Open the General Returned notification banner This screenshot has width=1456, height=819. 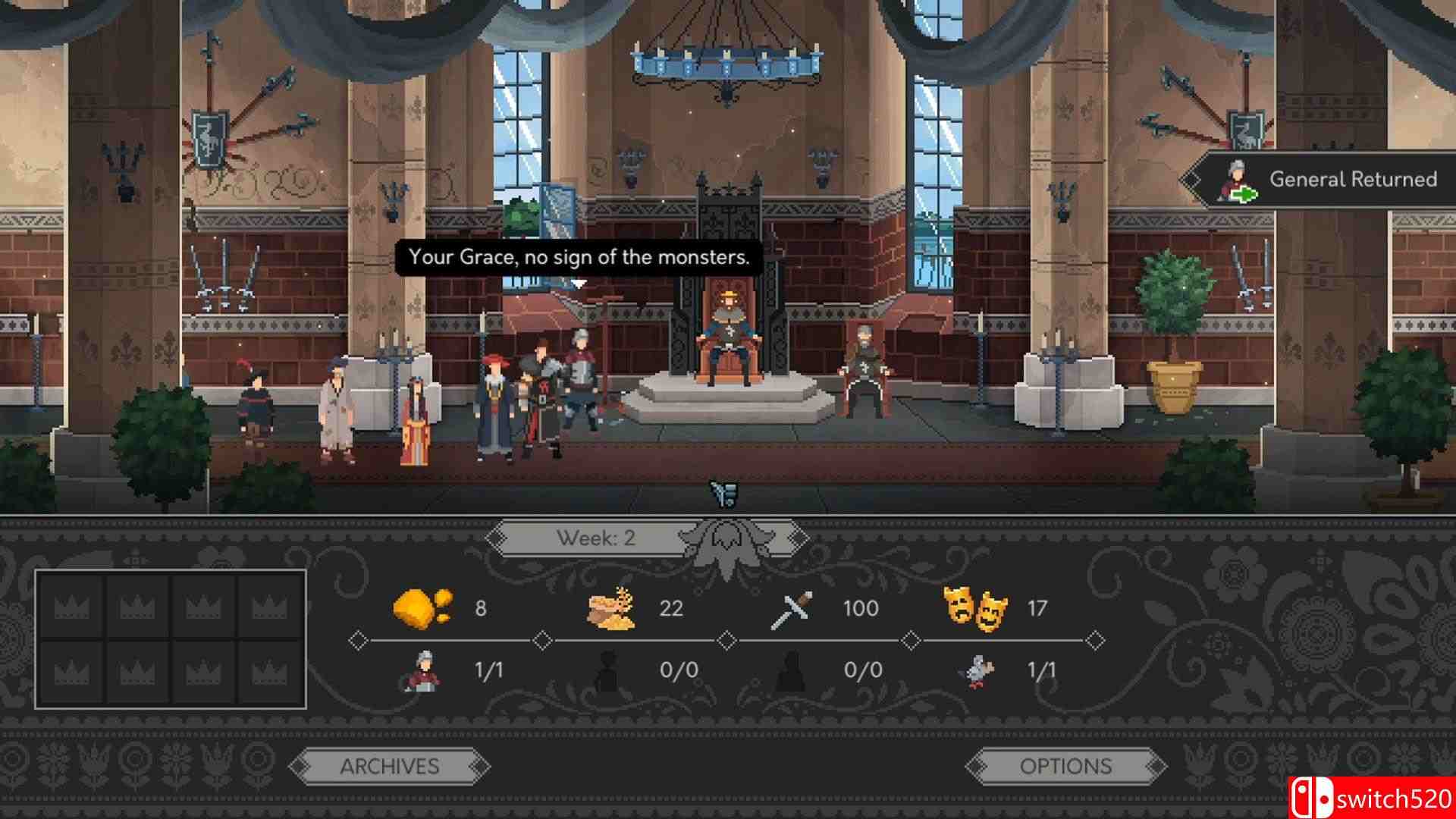click(1327, 180)
